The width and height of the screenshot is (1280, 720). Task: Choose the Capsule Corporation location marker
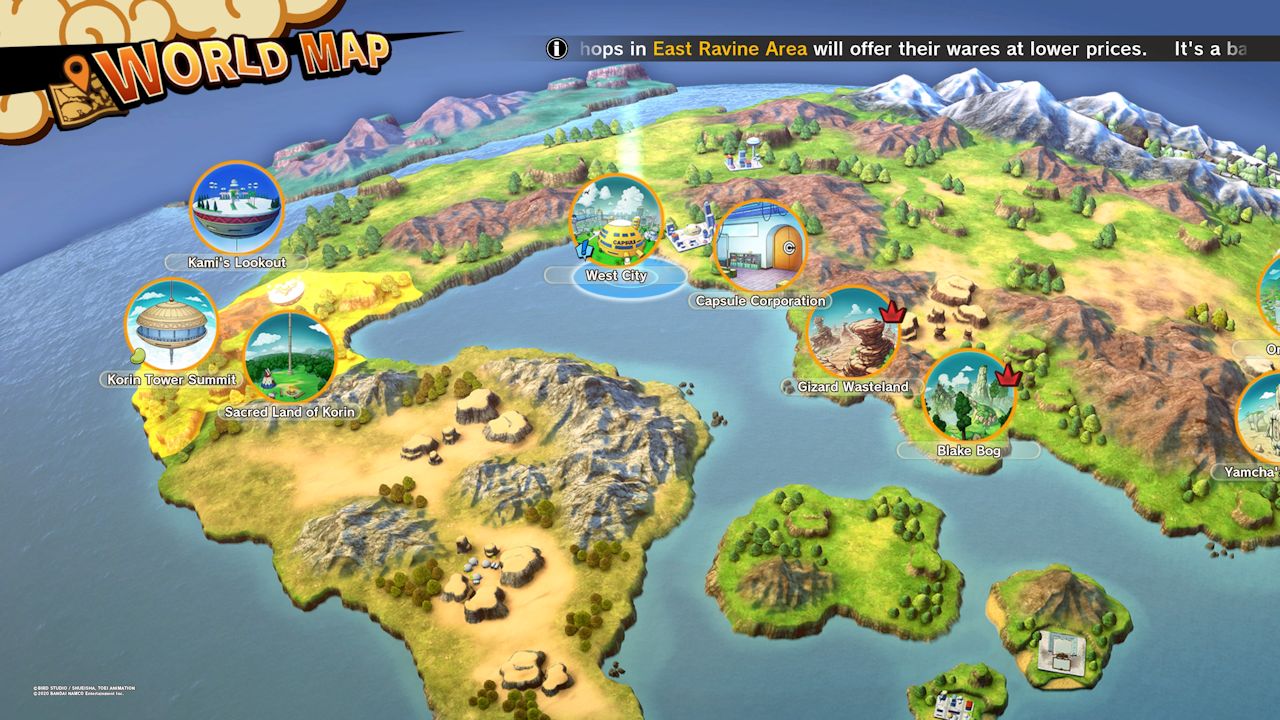(x=761, y=247)
